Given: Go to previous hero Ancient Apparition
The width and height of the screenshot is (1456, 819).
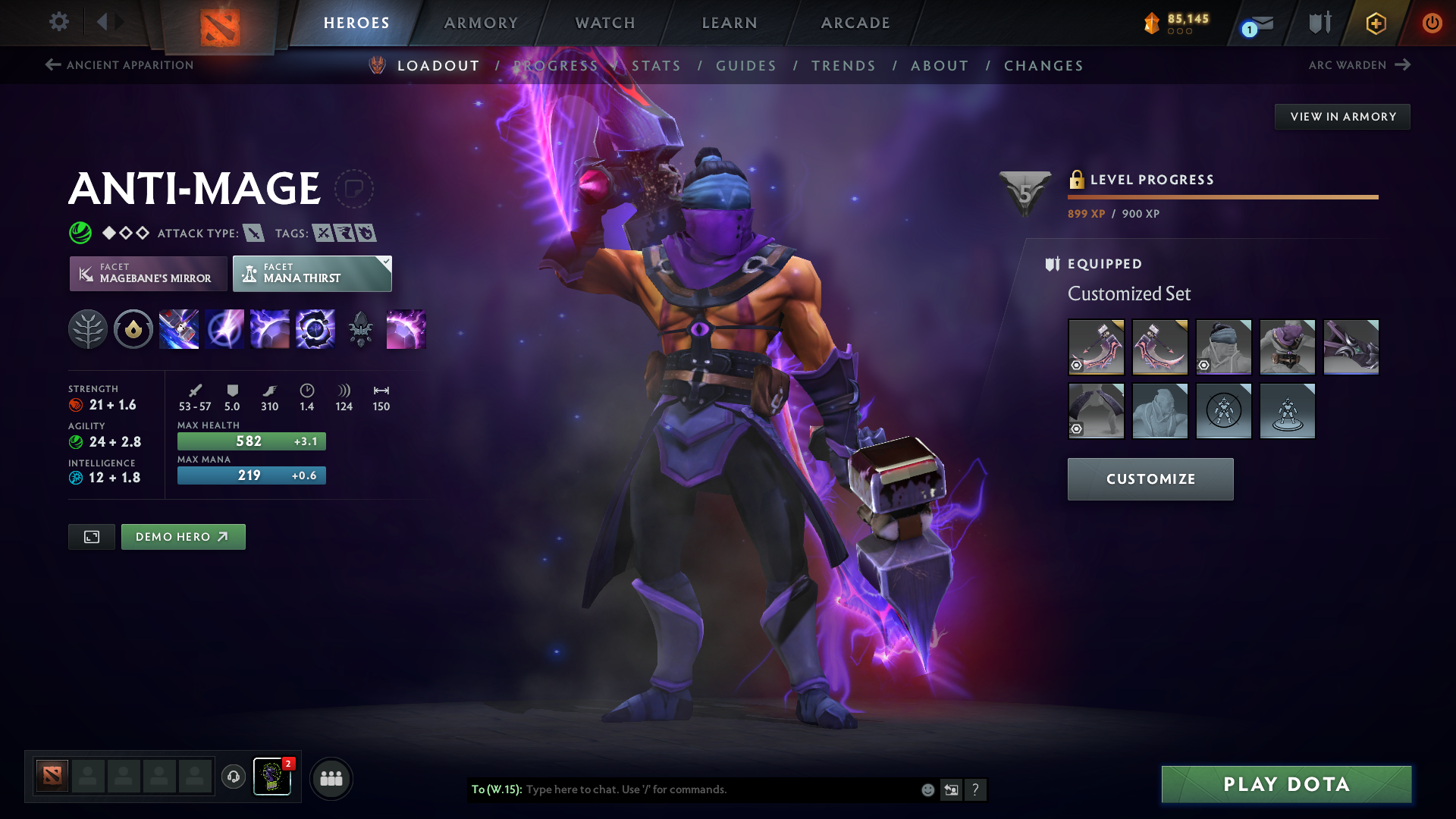Looking at the screenshot, I should [x=118, y=65].
